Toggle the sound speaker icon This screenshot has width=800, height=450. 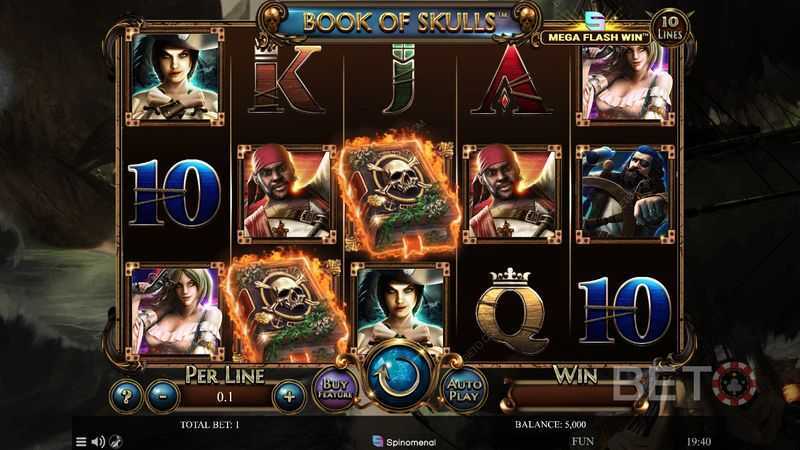(x=98, y=440)
